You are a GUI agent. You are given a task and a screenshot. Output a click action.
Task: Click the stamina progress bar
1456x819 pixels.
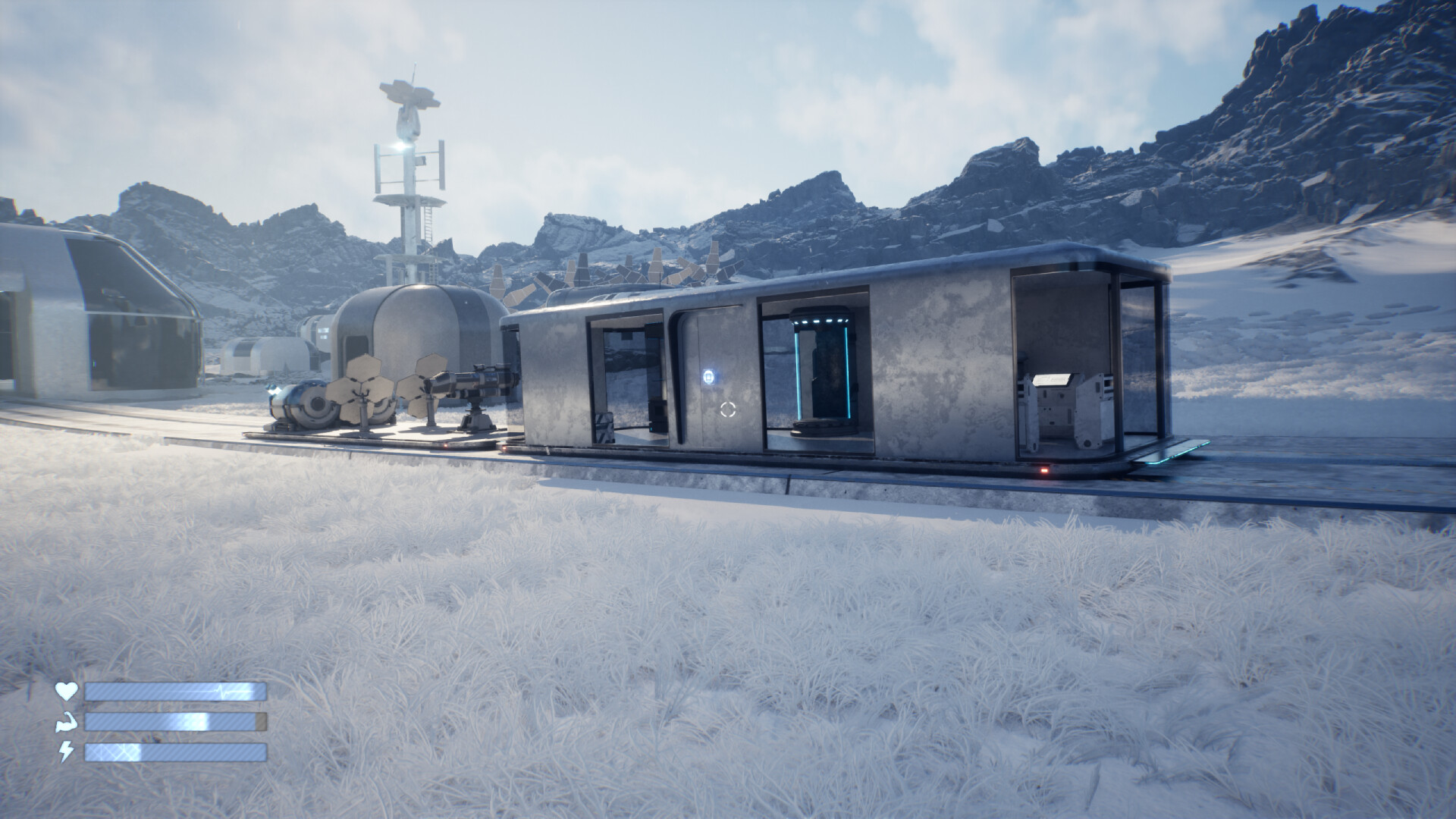tap(173, 721)
